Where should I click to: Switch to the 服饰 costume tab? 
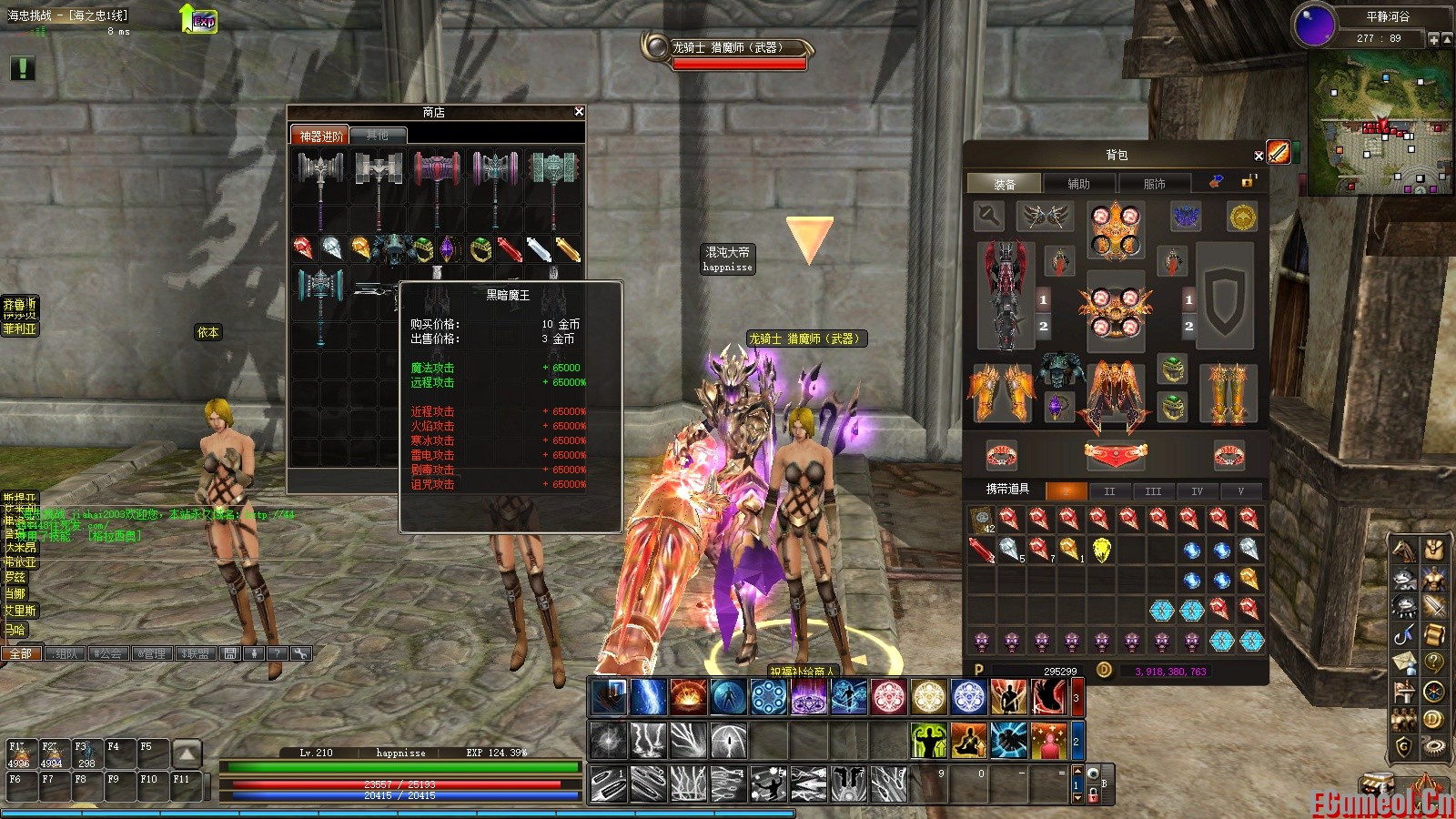(1154, 184)
